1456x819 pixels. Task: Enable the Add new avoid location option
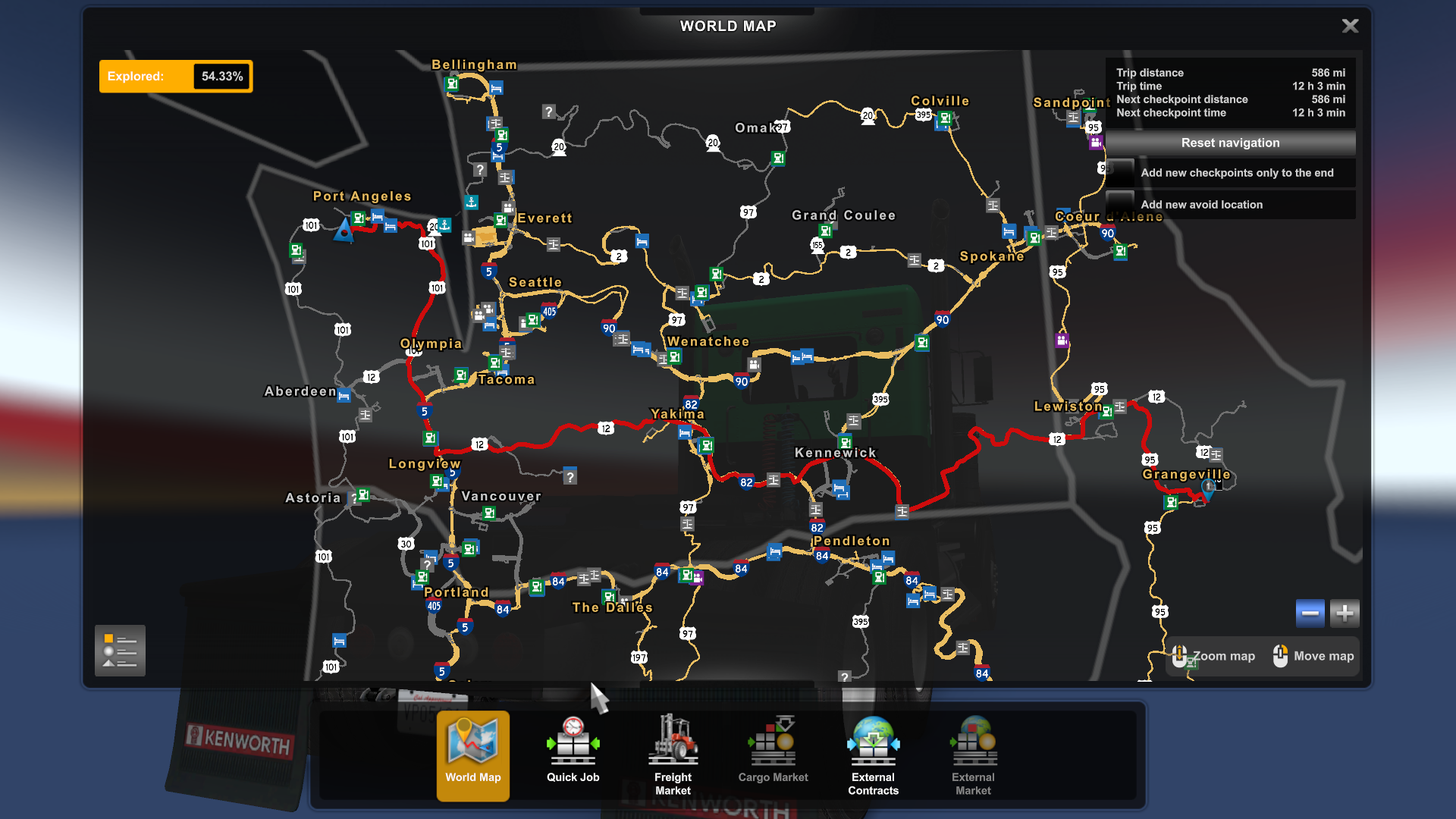click(1121, 204)
